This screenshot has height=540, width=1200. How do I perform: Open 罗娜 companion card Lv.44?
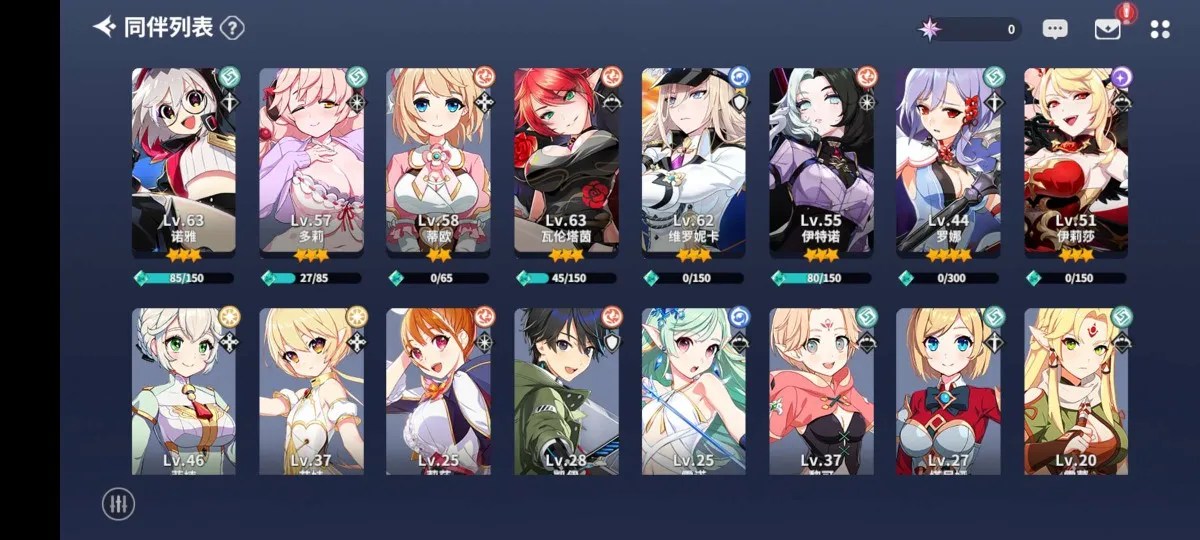948,160
